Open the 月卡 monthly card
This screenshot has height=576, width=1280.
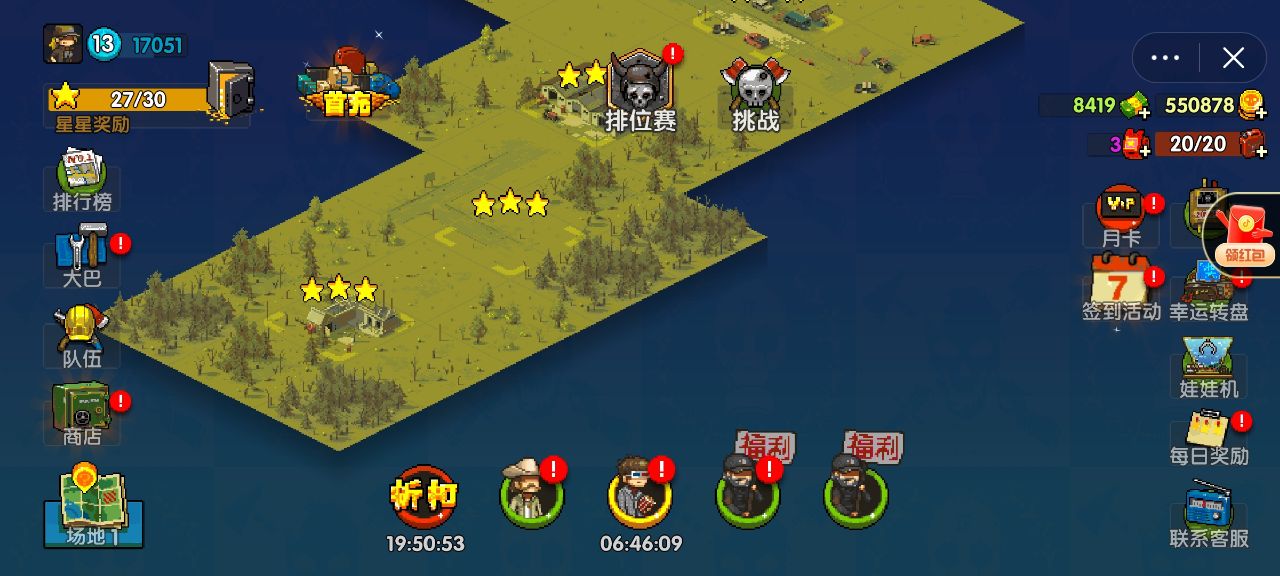point(1121,216)
